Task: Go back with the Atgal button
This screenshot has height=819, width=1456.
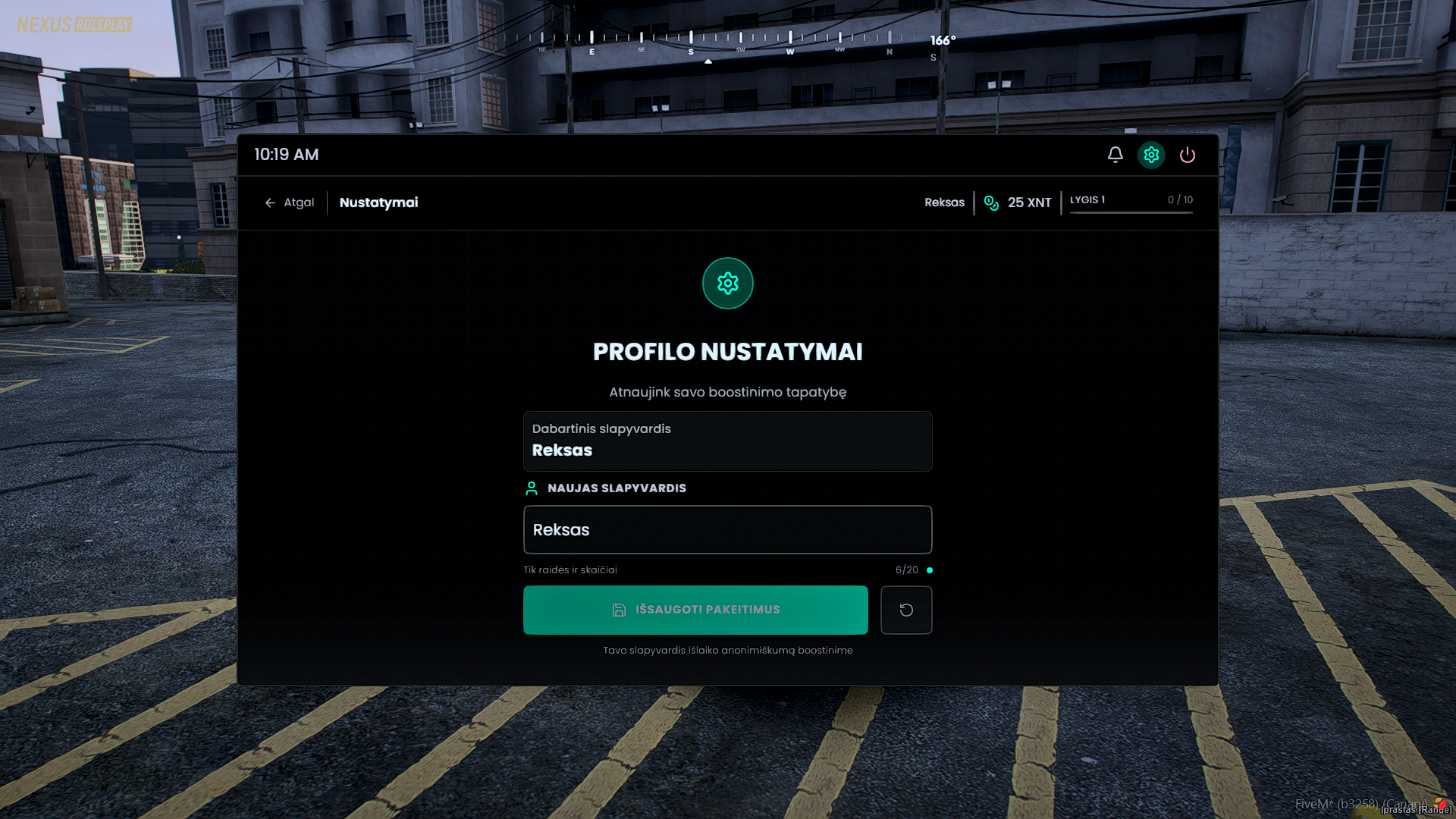Action: click(x=290, y=202)
